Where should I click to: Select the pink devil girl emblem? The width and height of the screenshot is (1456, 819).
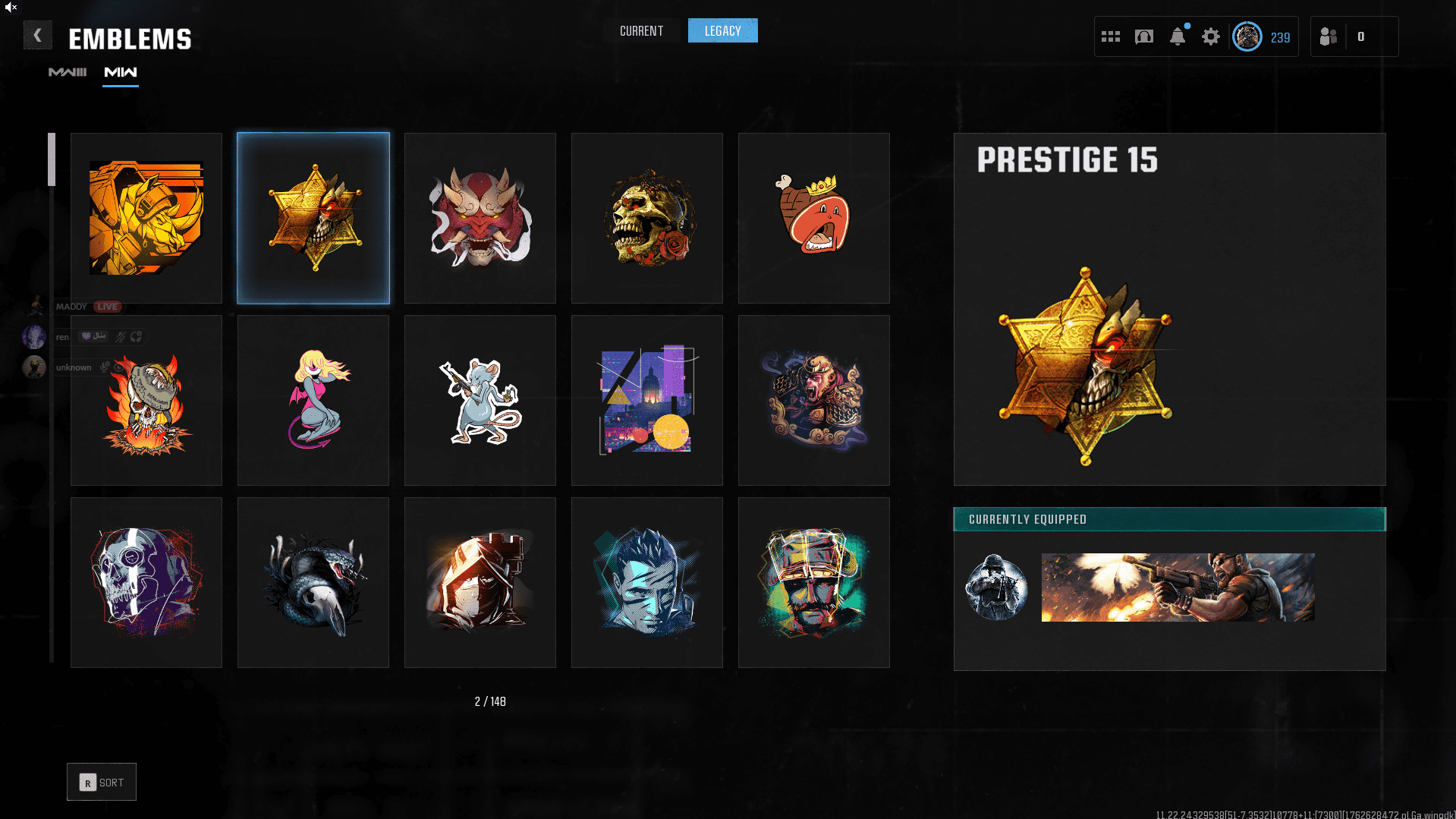click(313, 401)
